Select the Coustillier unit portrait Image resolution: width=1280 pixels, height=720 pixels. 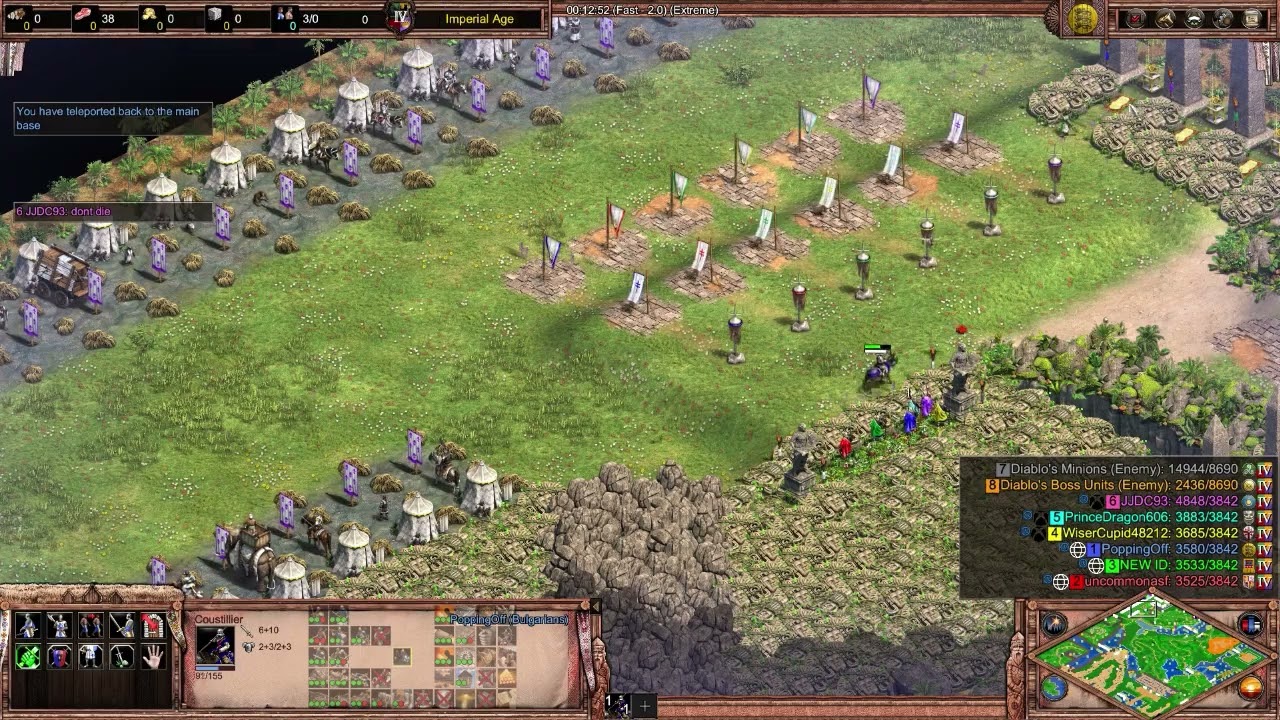215,646
